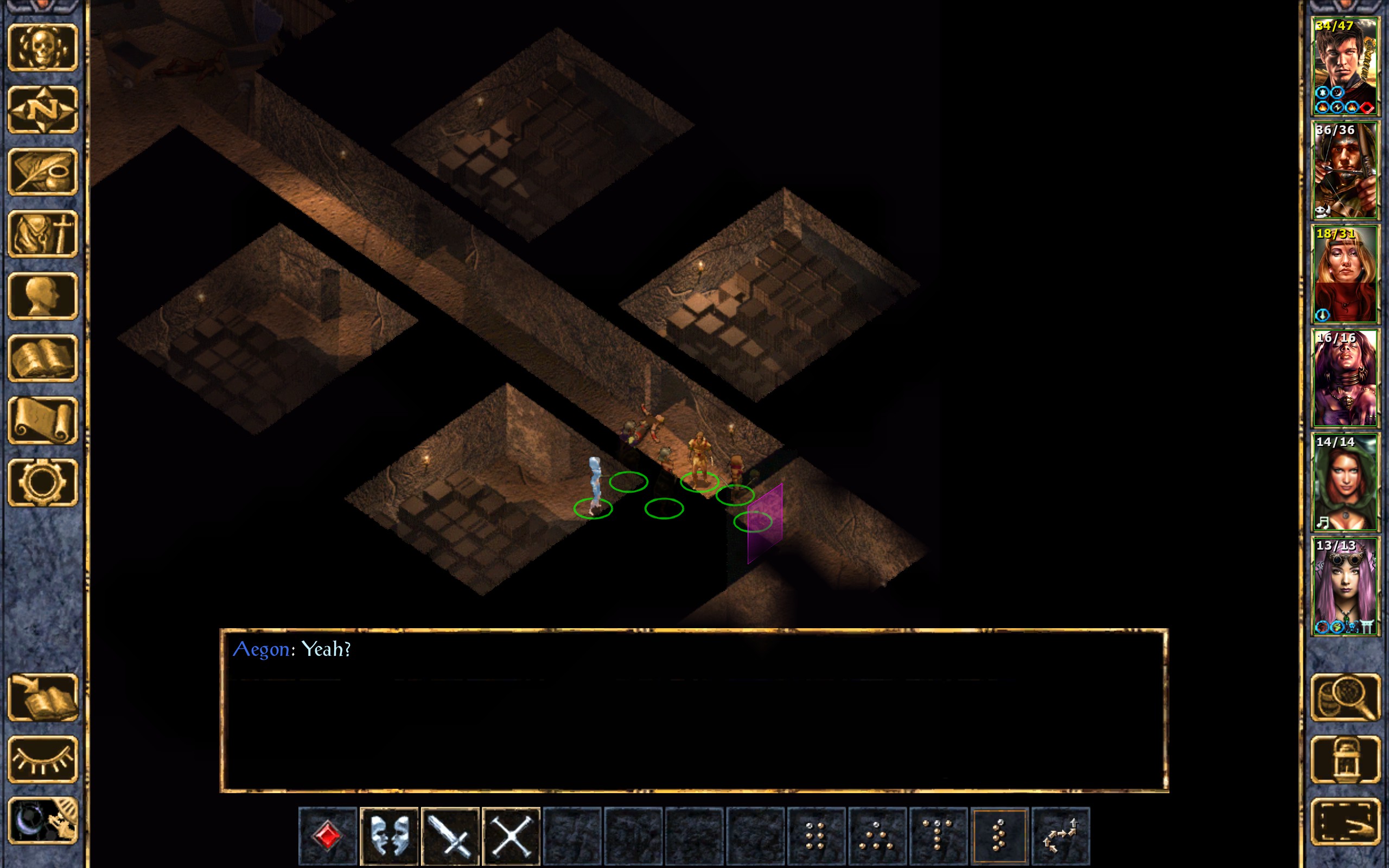Select the blonde woman portrait with 18/31 health
This screenshot has width=1389, height=868.
pyautogui.click(x=1345, y=275)
